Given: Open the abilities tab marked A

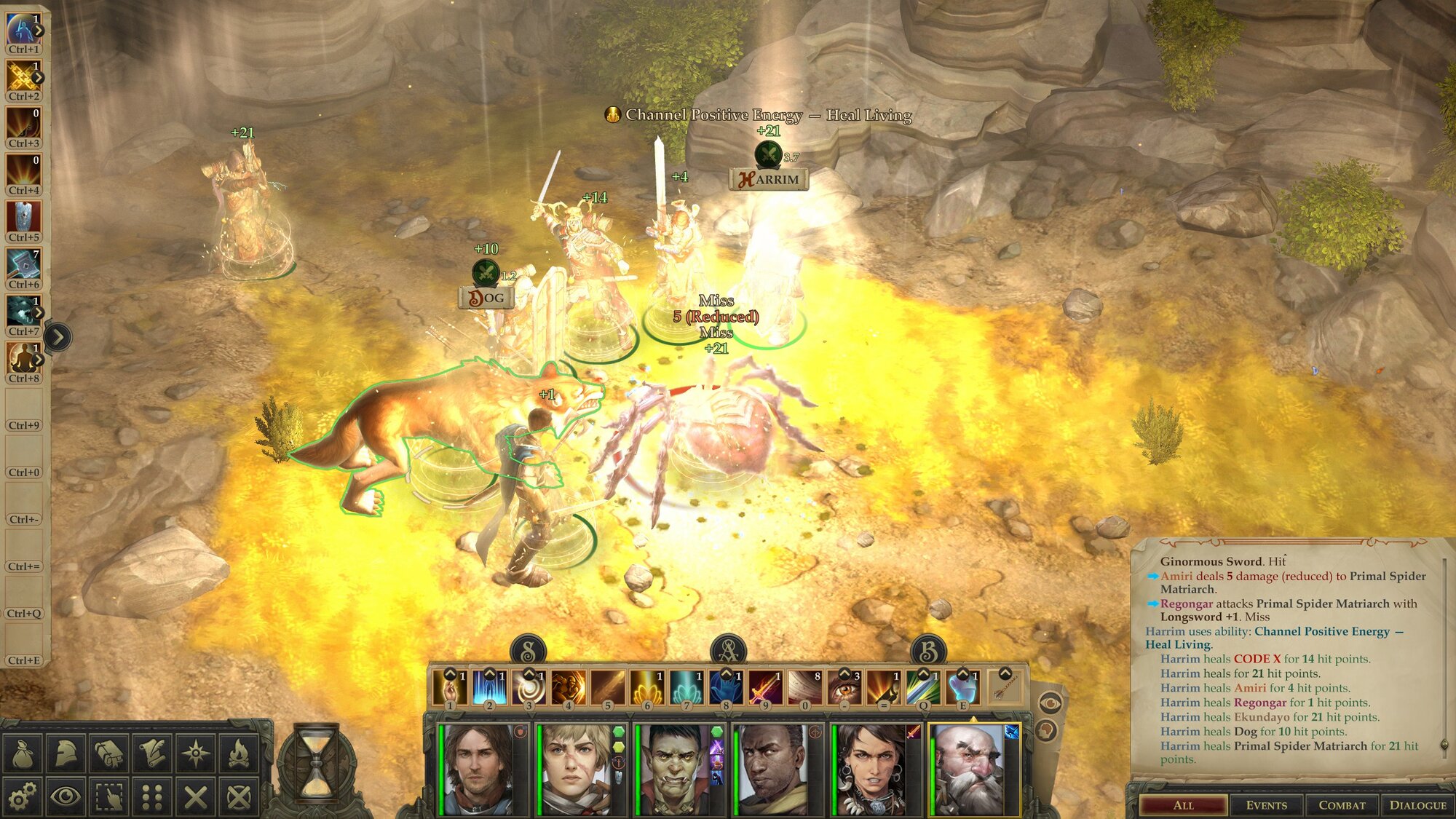Looking at the screenshot, I should (729, 650).
